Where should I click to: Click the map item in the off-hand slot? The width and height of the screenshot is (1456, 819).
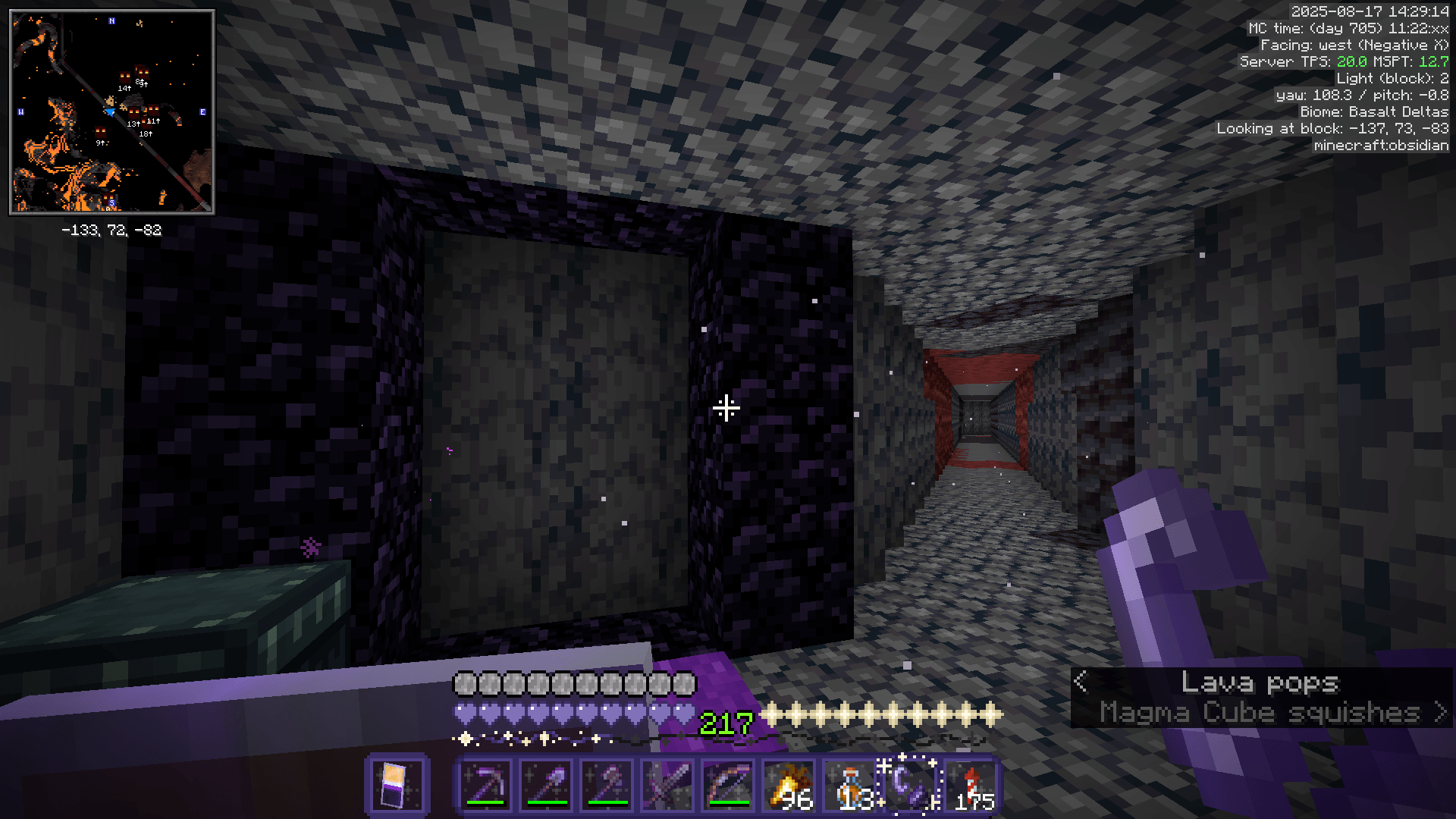[398, 789]
